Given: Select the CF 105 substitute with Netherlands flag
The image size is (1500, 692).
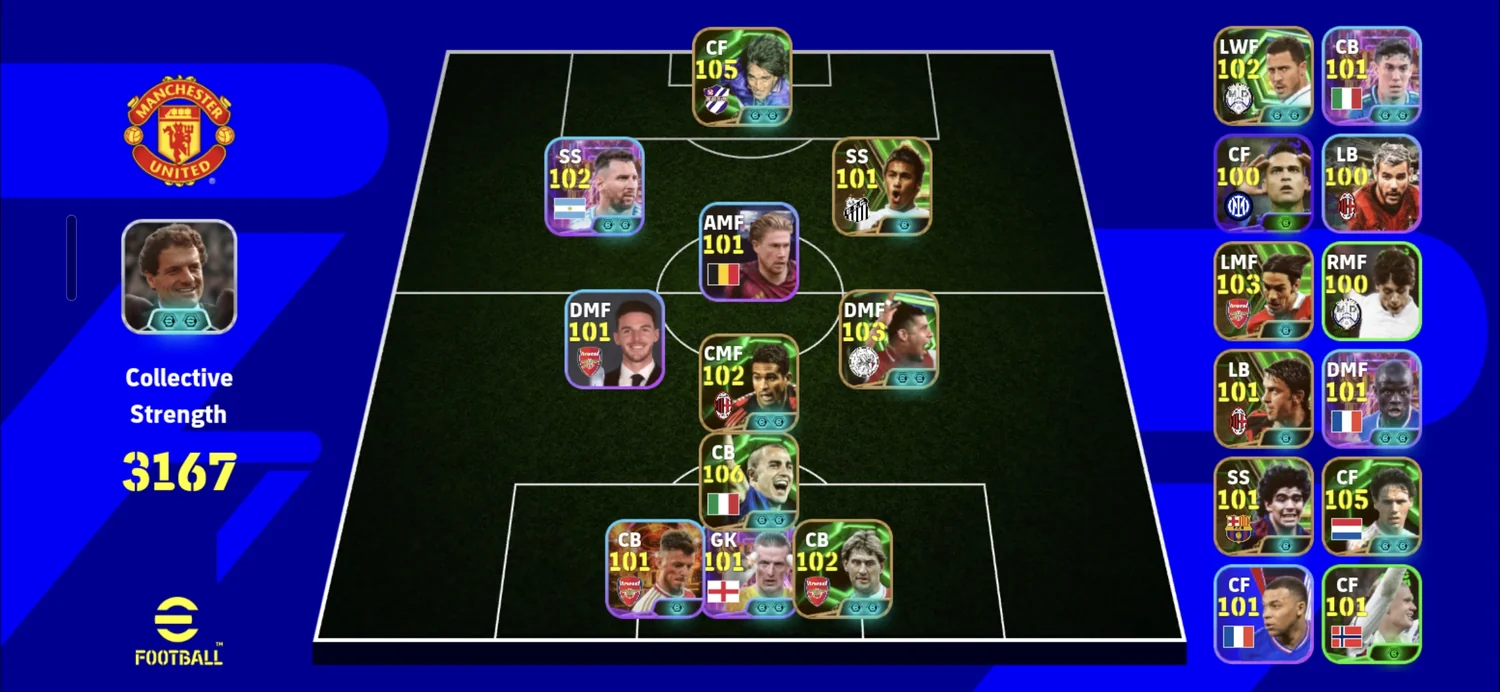Looking at the screenshot, I should [x=1371, y=506].
